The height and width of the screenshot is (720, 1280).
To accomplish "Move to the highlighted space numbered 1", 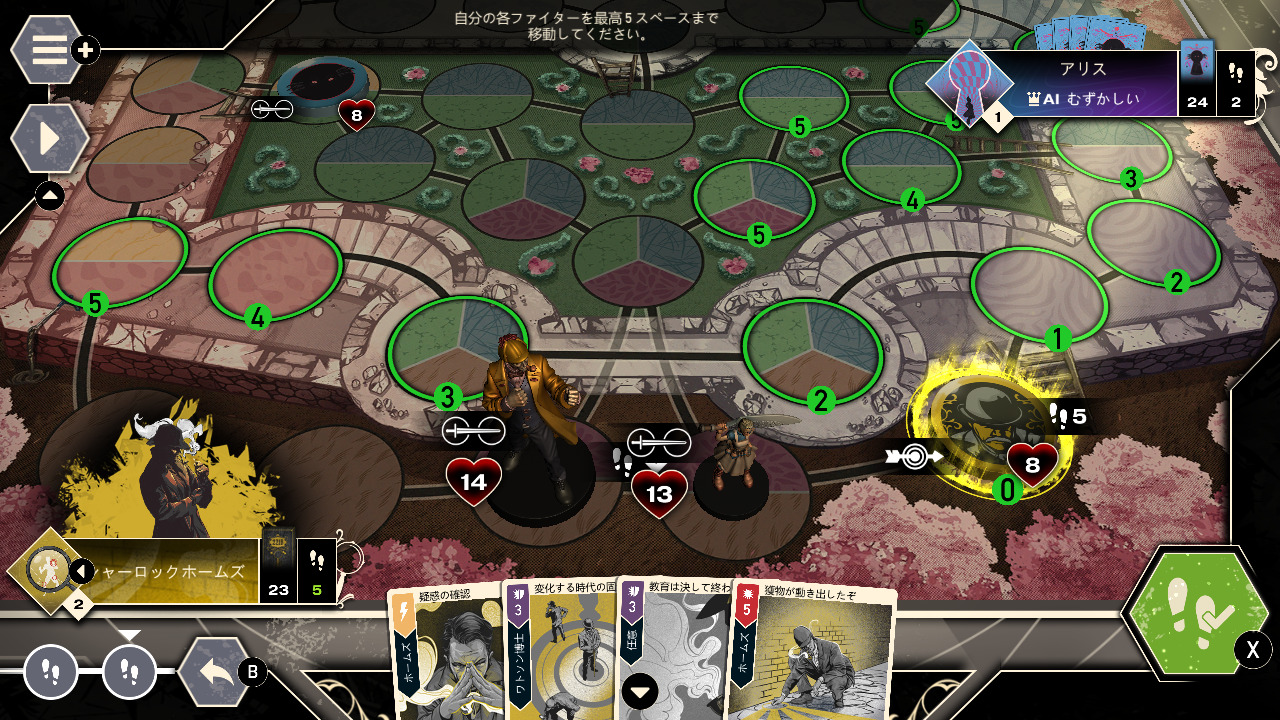I will click(x=1040, y=298).
